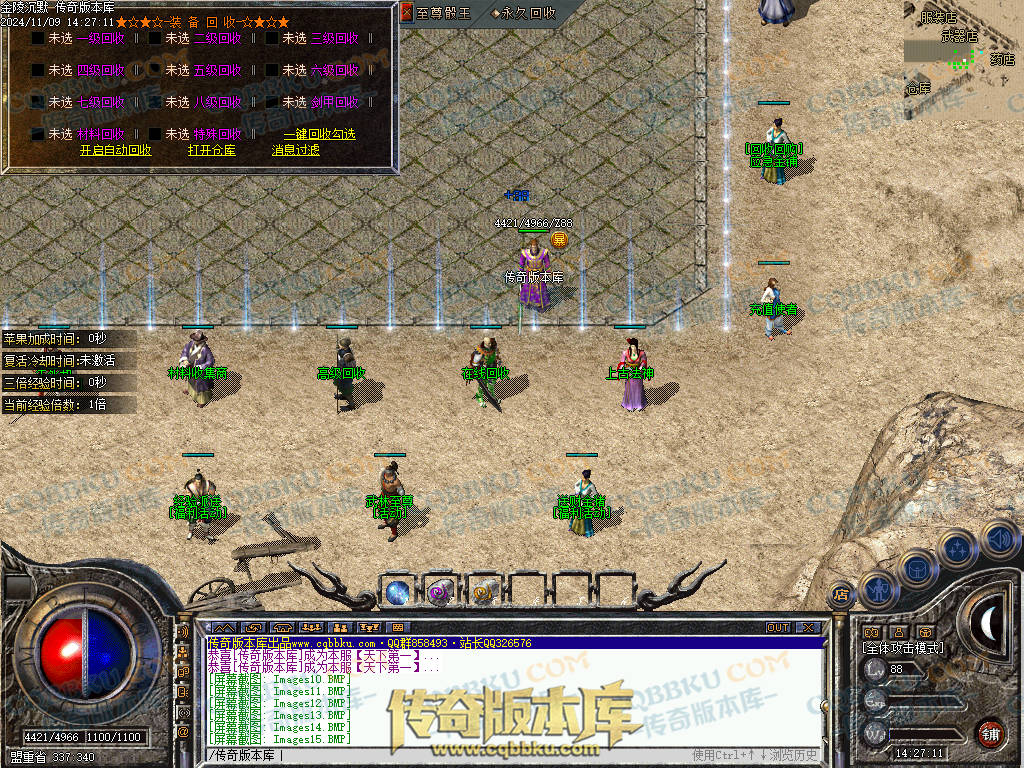
Task: Close the chat panel with the X button
Action: coord(808,628)
